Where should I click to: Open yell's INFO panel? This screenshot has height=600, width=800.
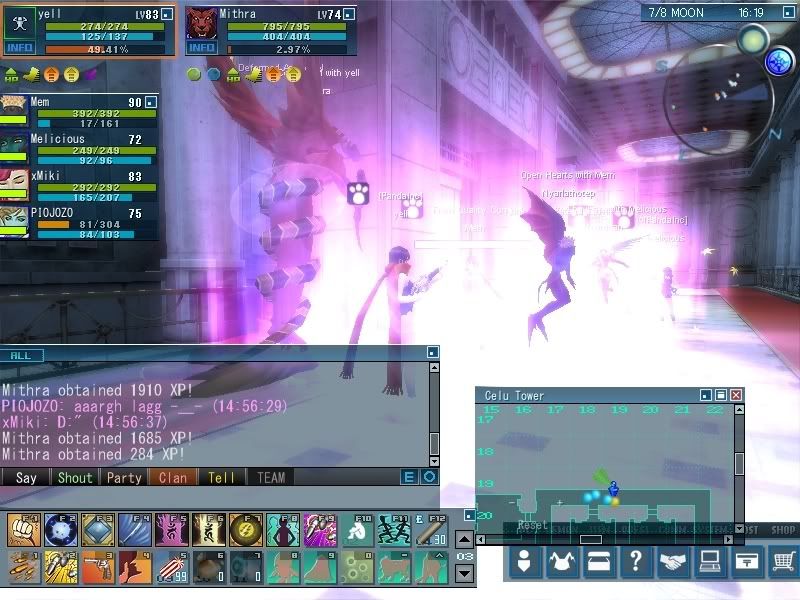pyautogui.click(x=18, y=47)
